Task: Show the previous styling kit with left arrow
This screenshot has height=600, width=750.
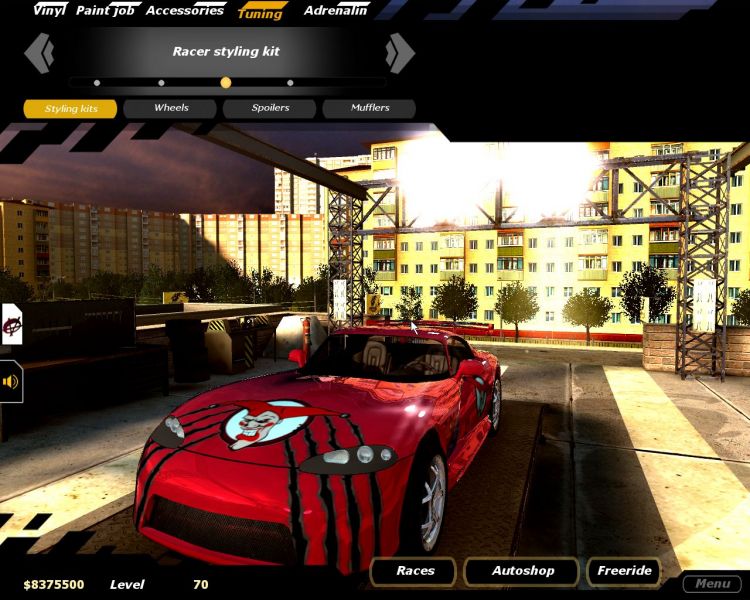Action: 40,53
